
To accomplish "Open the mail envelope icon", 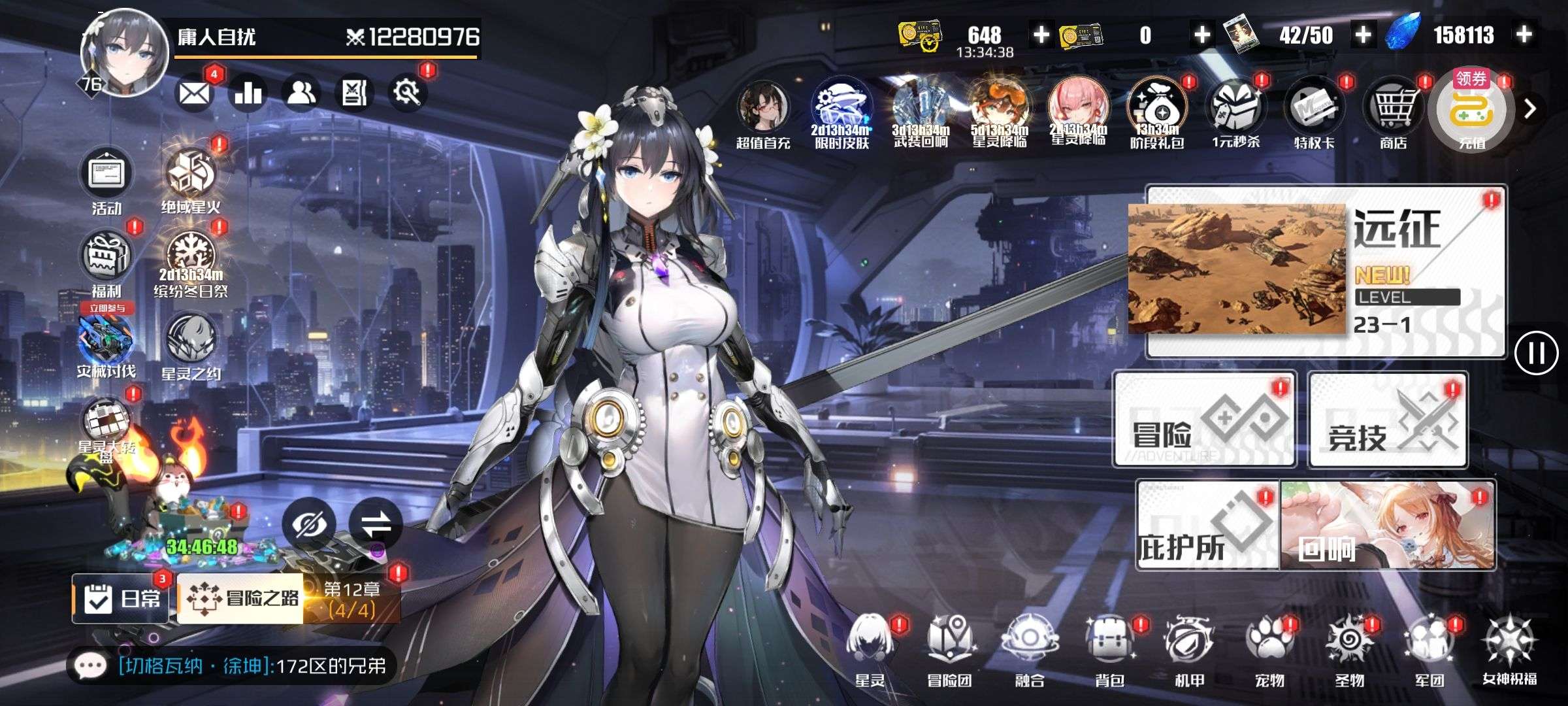I will [194, 94].
